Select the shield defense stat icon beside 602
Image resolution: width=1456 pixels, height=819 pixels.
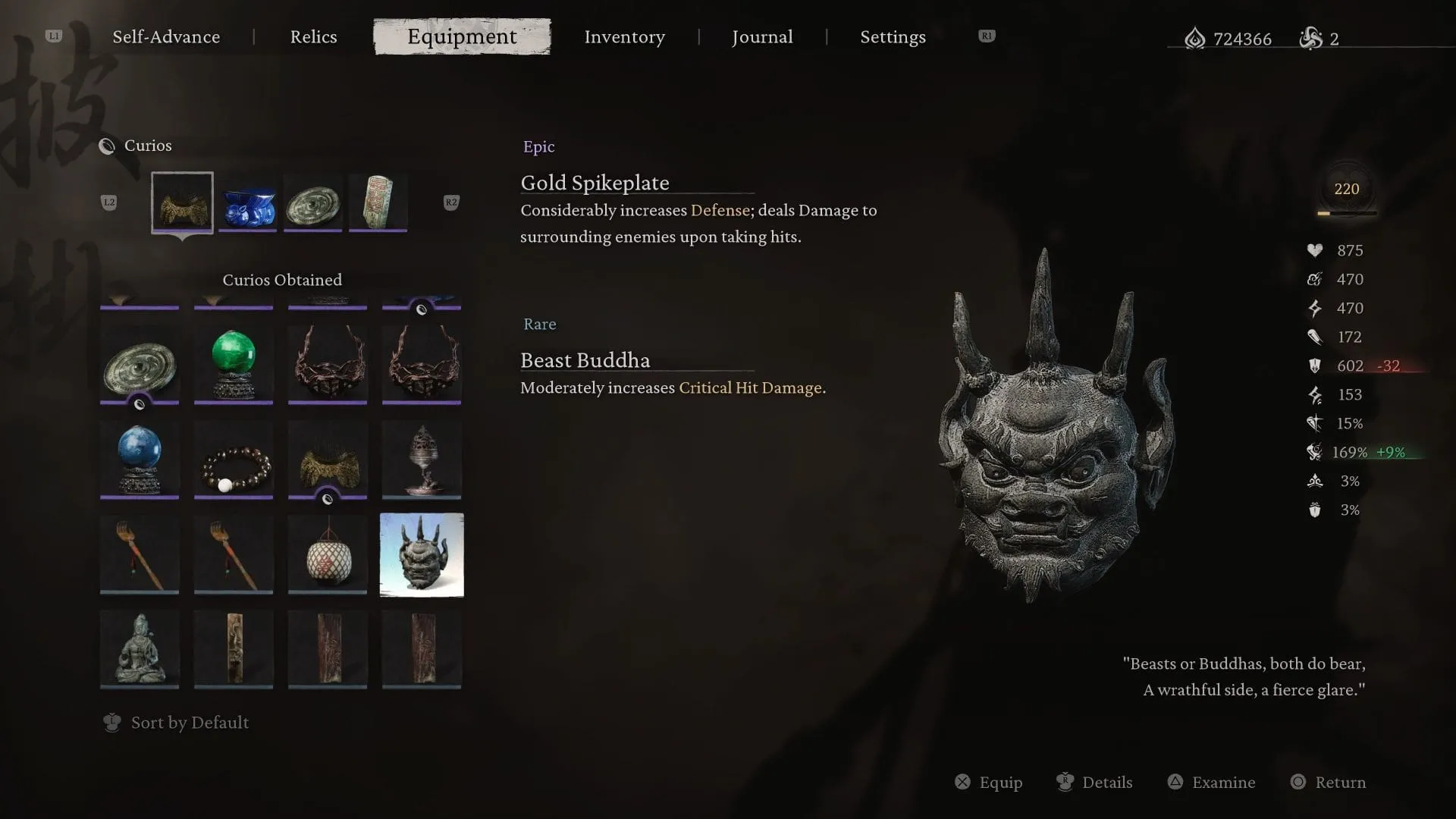(x=1316, y=366)
